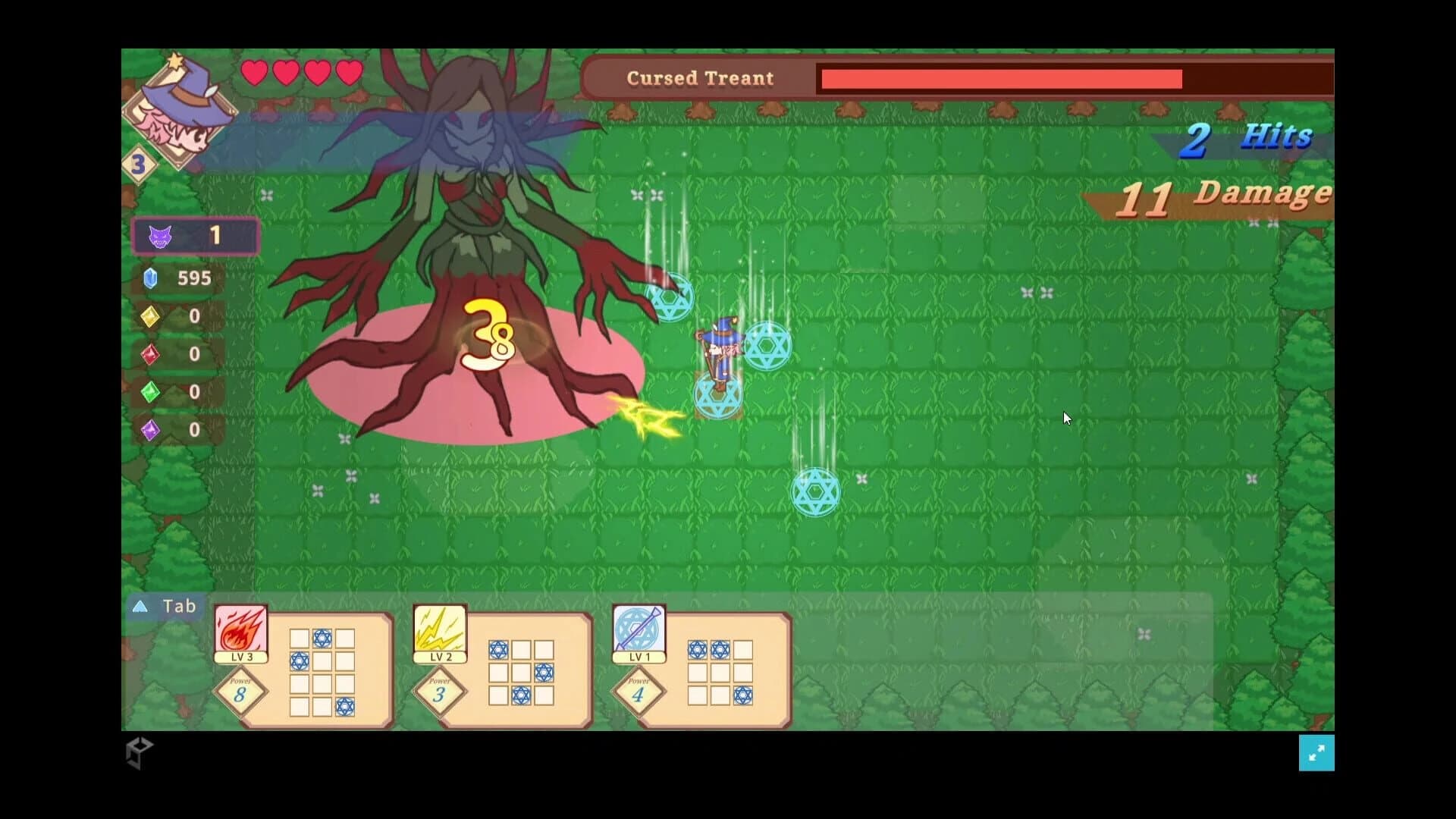Click the Cursed Treant health bar
Image resolution: width=1456 pixels, height=819 pixels.
tap(1001, 79)
